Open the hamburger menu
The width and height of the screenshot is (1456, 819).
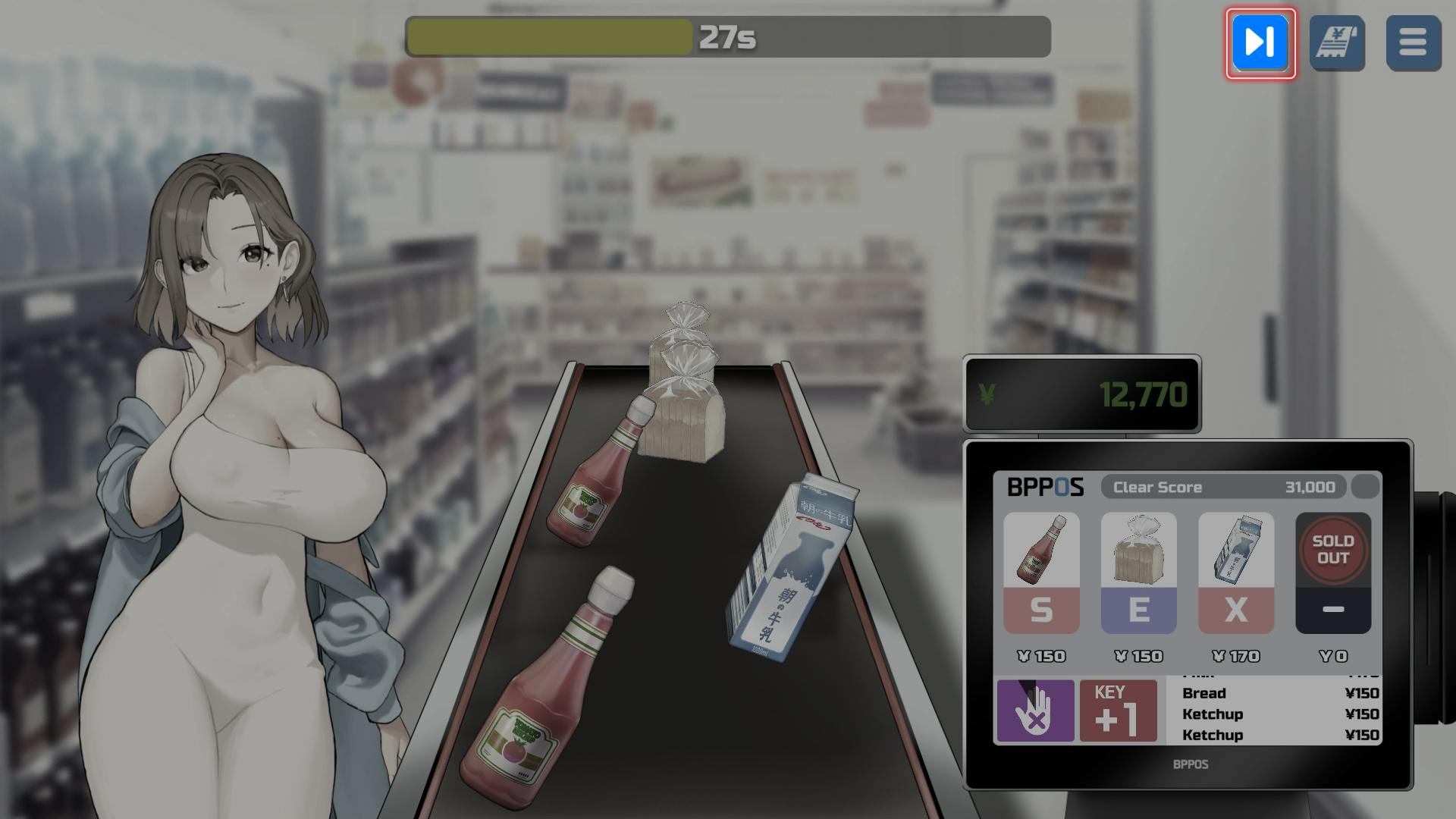(x=1413, y=43)
